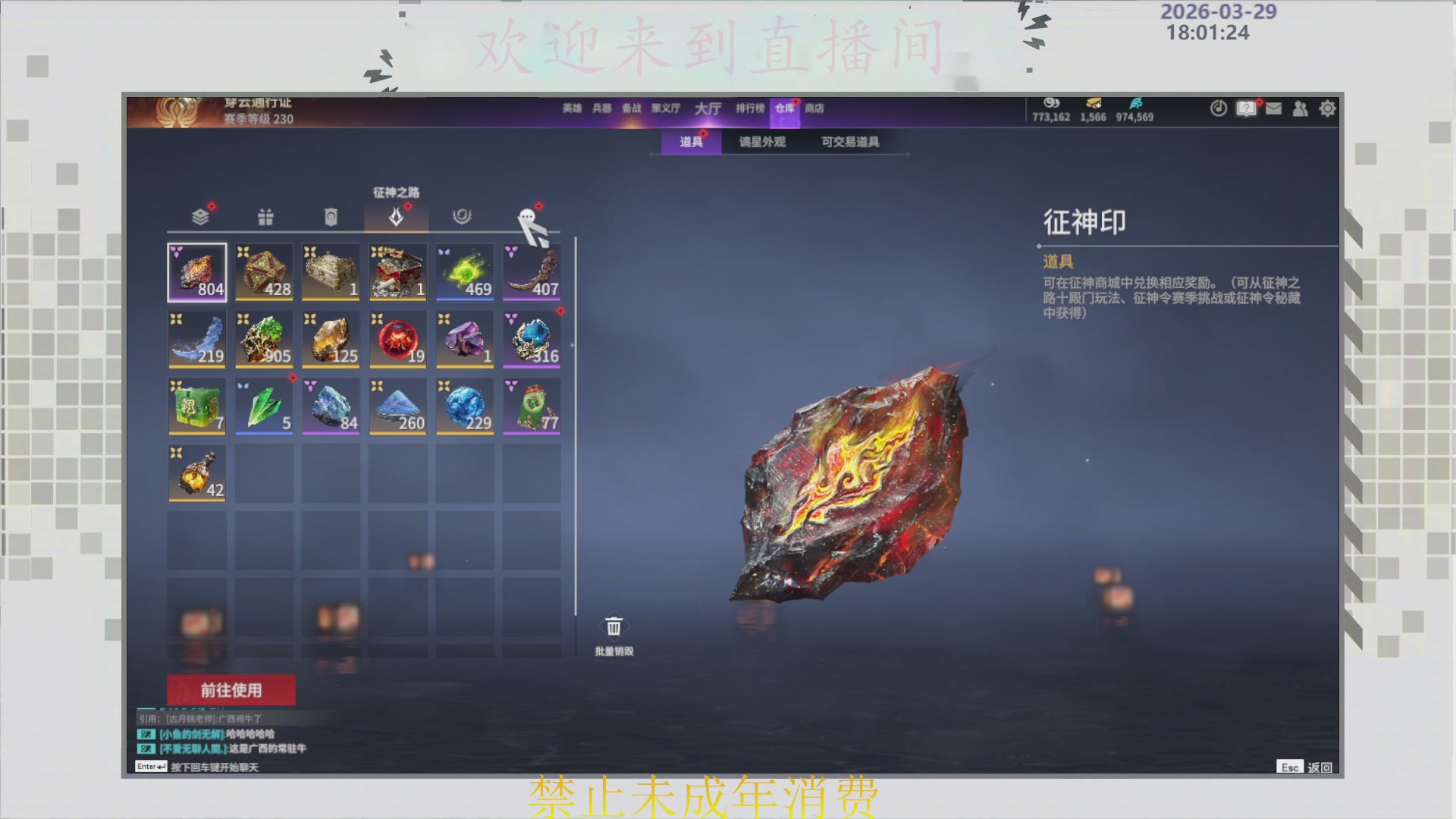Select the green ore item with quantity 905
The width and height of the screenshot is (1456, 819).
click(264, 339)
